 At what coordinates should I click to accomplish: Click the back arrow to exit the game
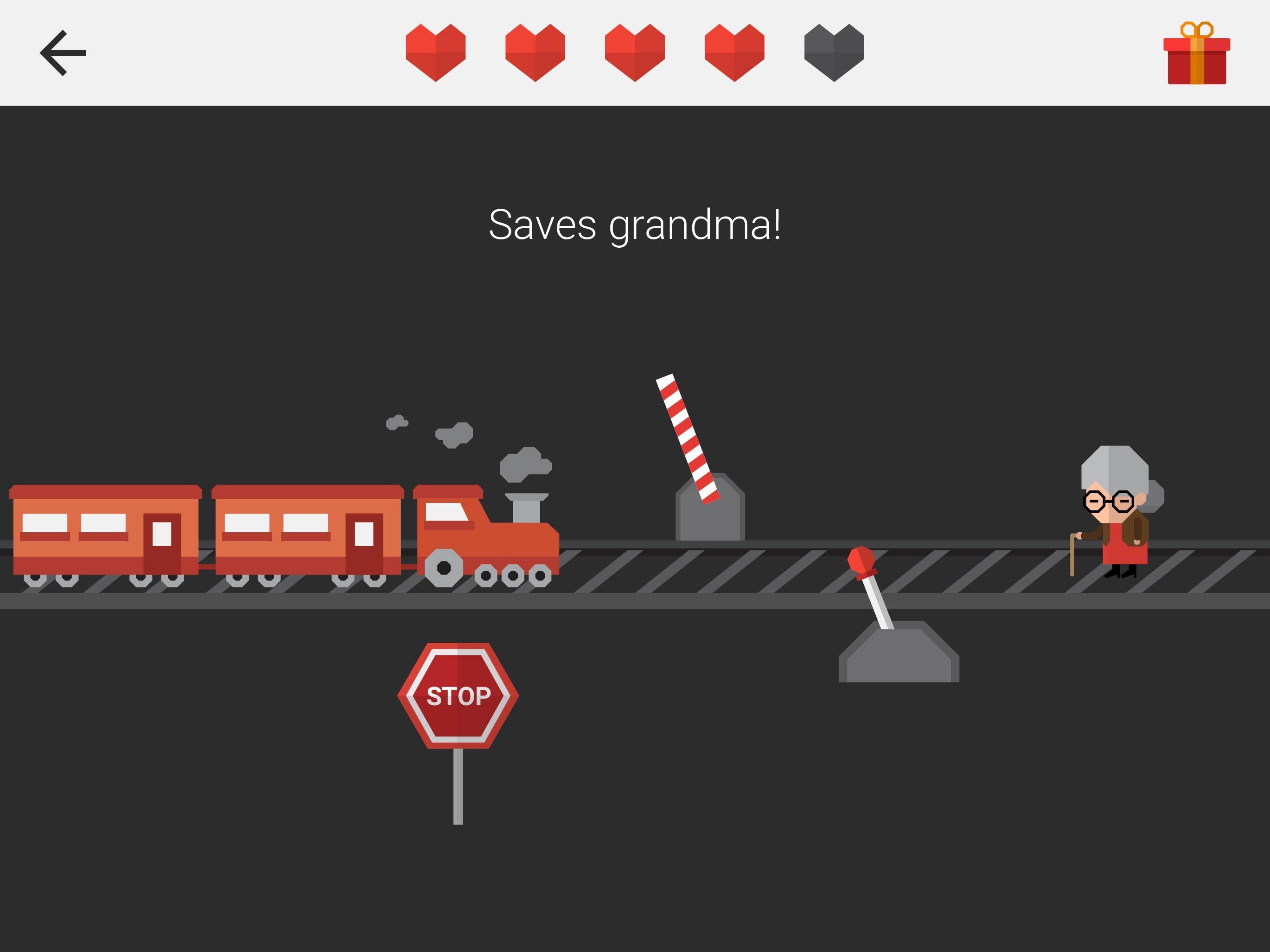click(63, 53)
